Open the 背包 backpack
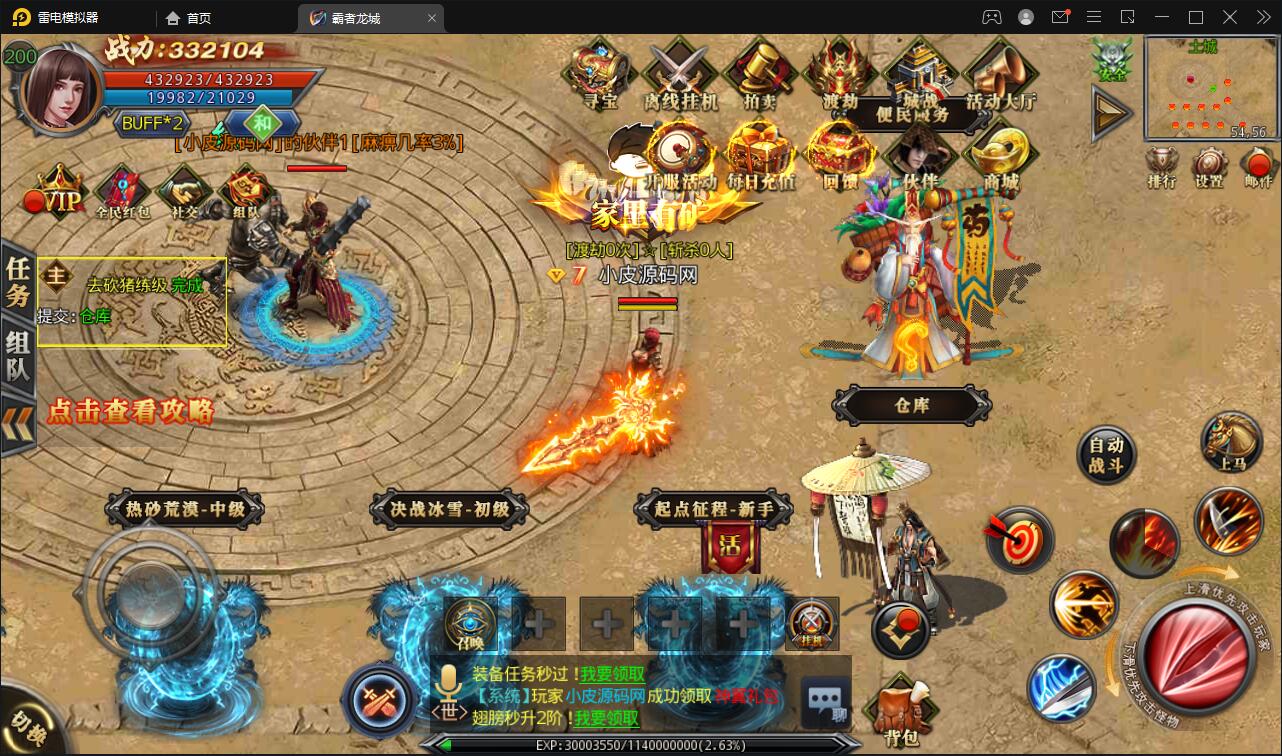 point(901,712)
